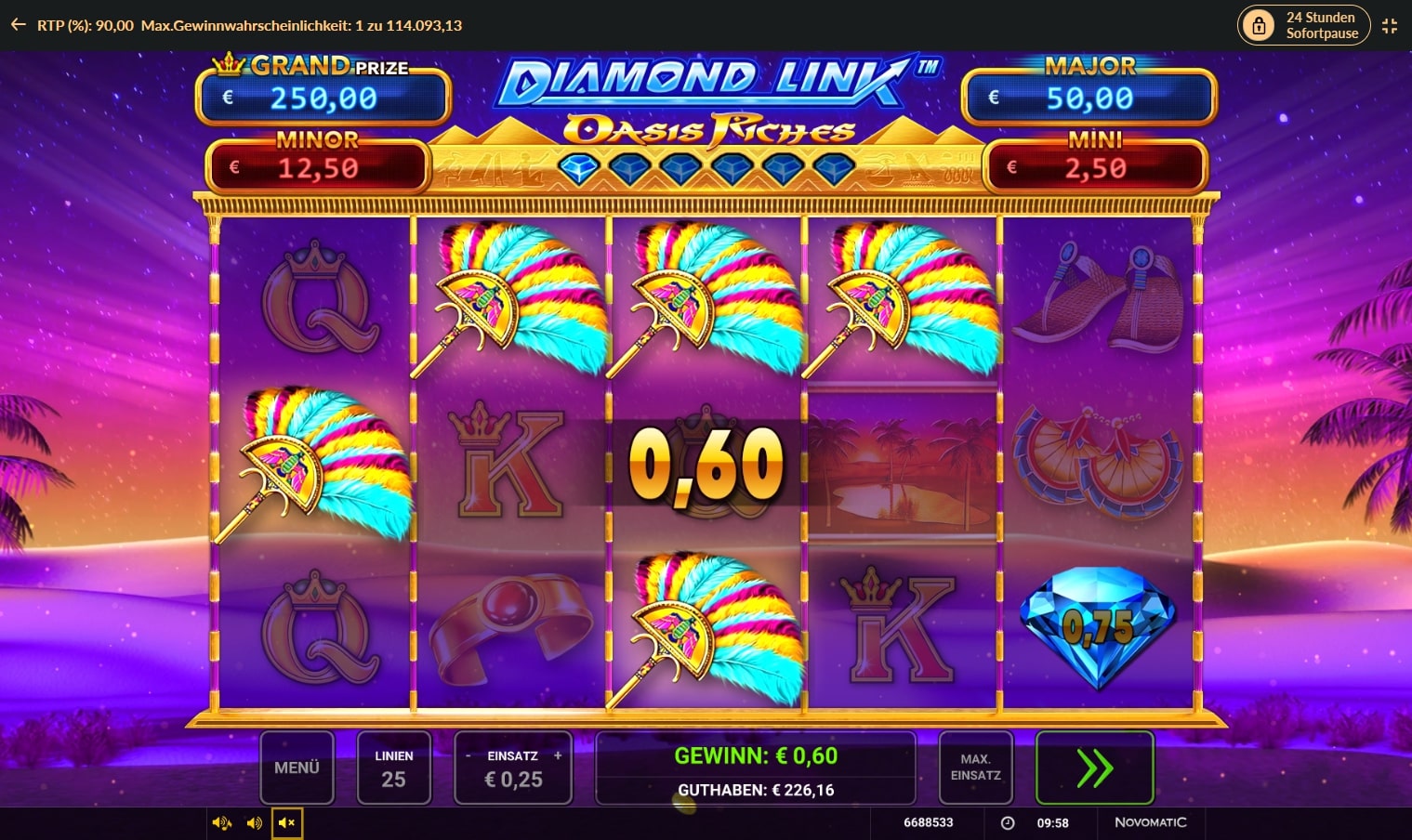Click the exit fullscreen icon top right
This screenshot has width=1412, height=840.
click(x=1390, y=25)
